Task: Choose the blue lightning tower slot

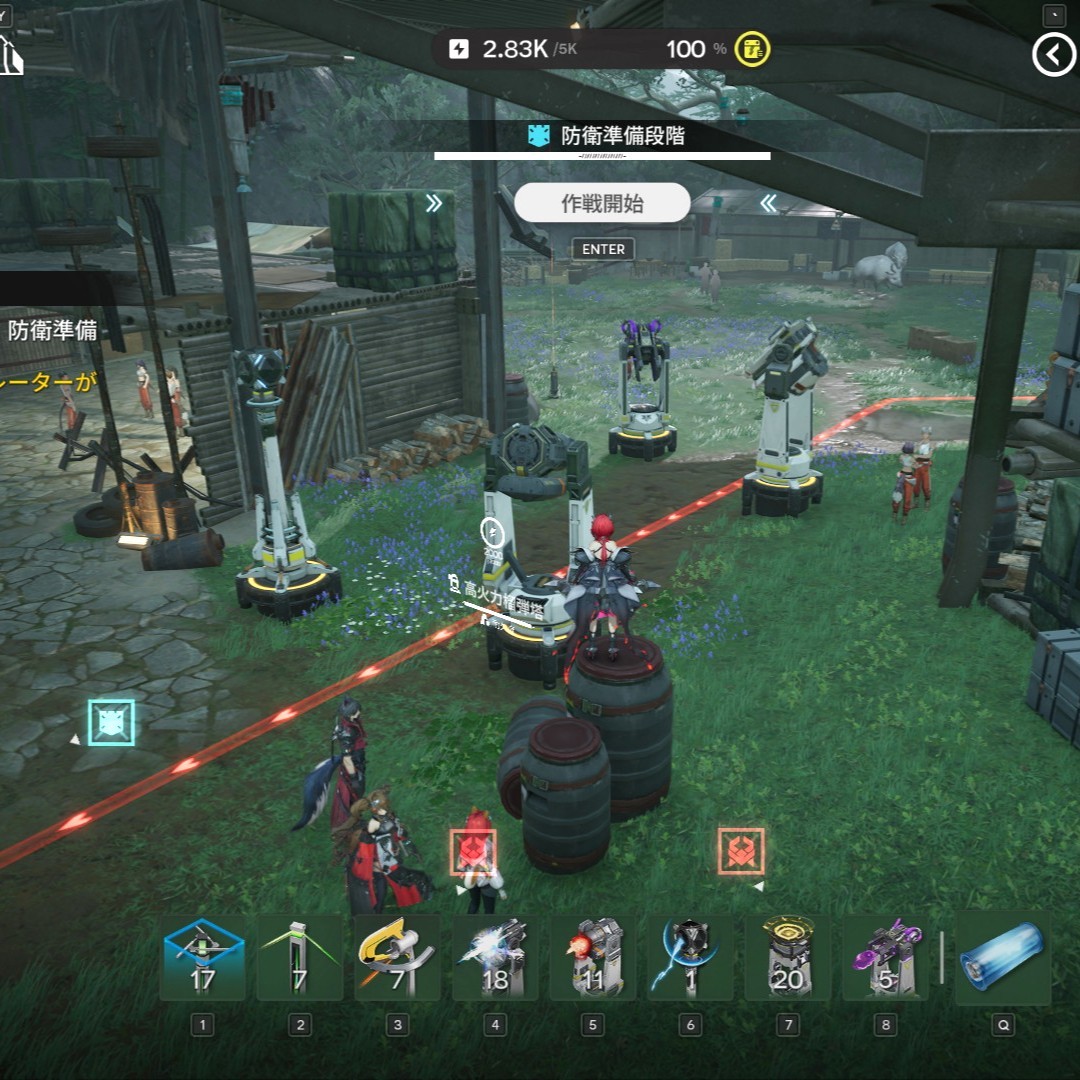Action: 690,957
